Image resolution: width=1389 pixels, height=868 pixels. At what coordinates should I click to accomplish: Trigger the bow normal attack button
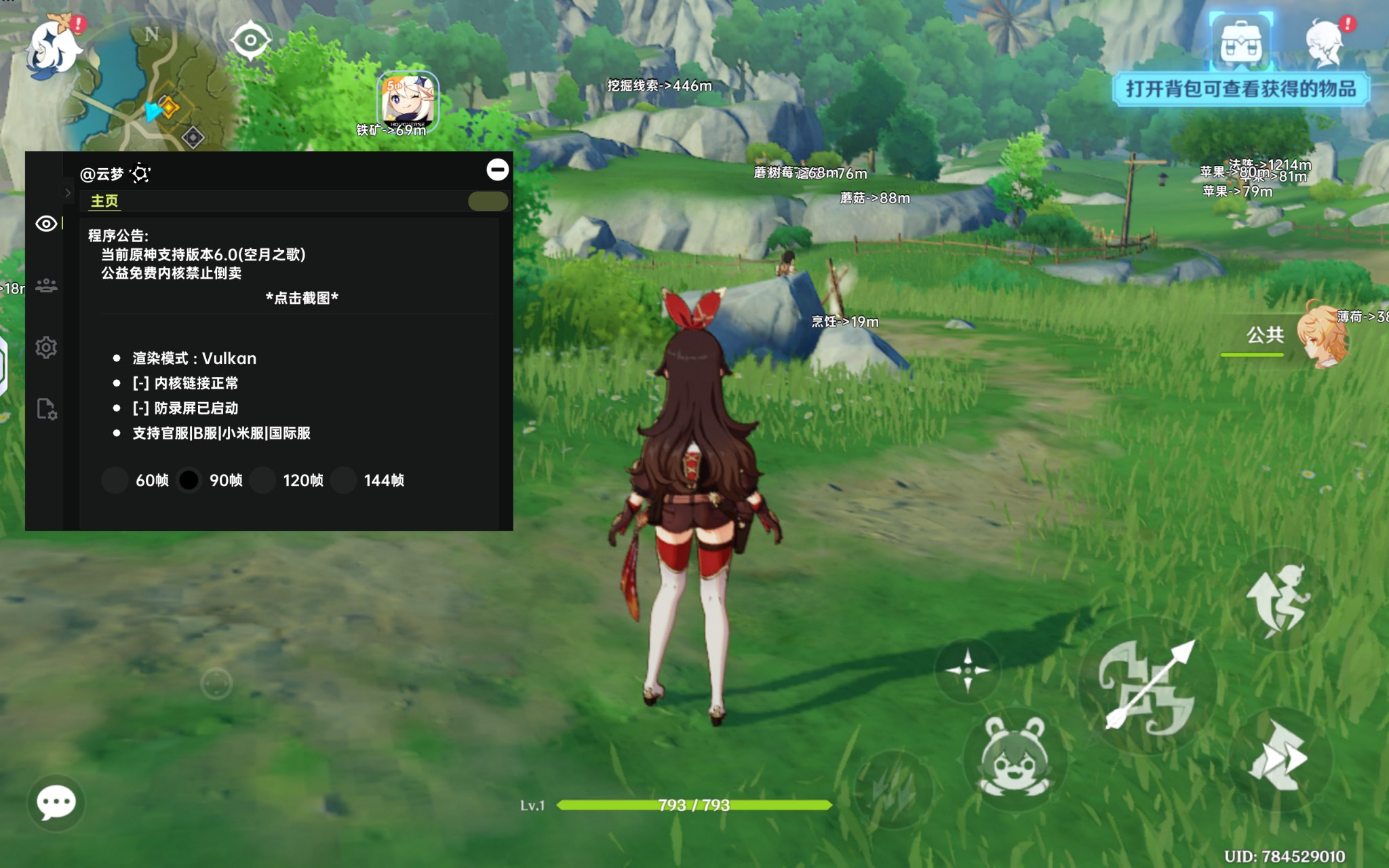tap(1146, 686)
